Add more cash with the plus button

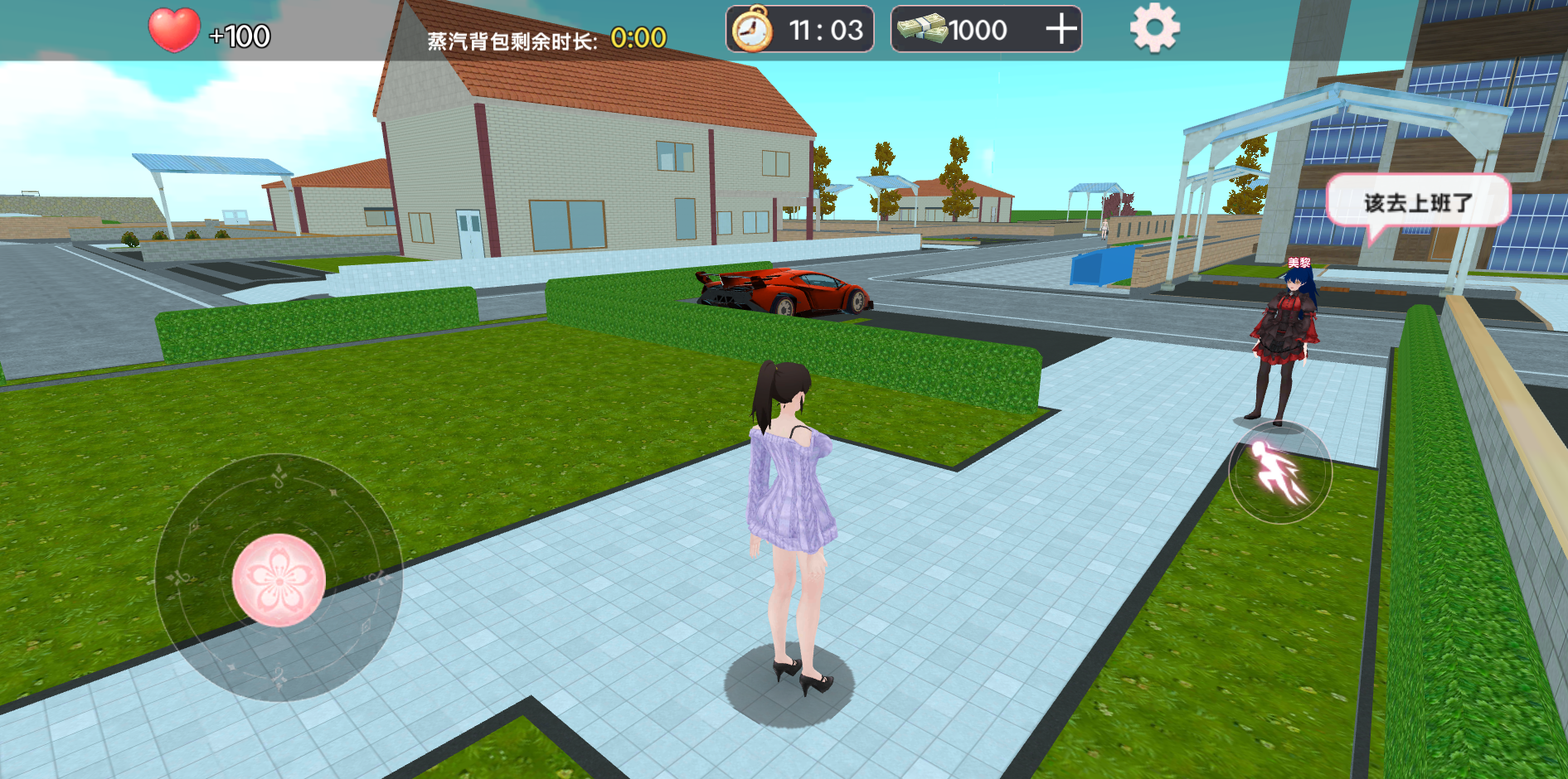(x=1061, y=30)
